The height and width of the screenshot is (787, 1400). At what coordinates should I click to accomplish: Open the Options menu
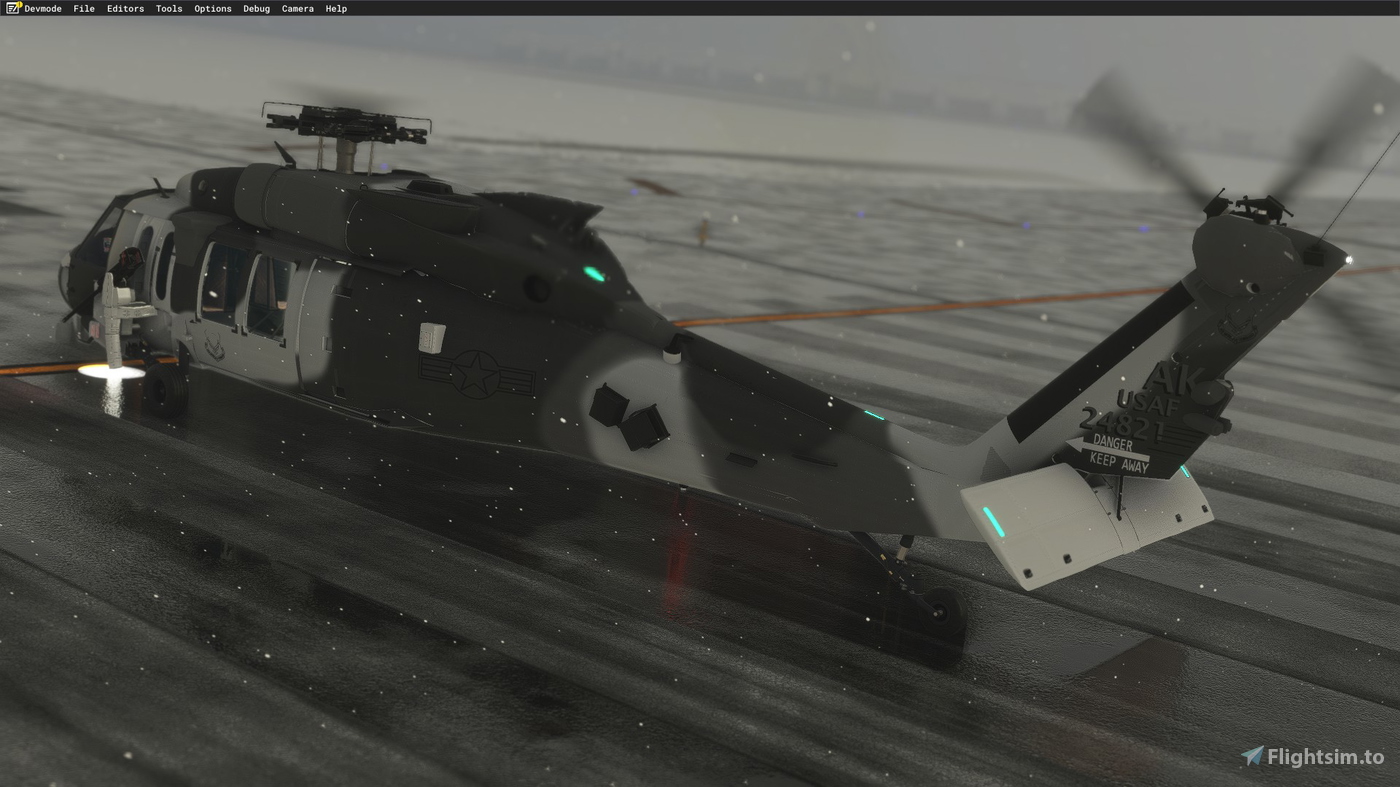(212, 8)
